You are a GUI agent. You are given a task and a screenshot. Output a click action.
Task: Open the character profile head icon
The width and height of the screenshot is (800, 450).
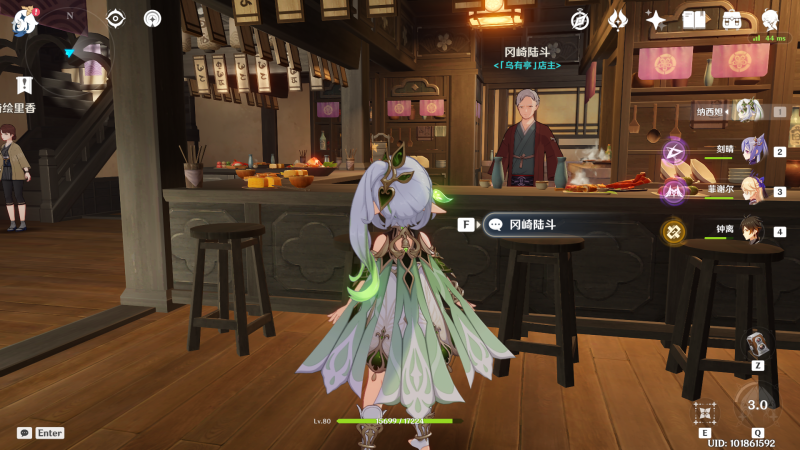point(770,20)
